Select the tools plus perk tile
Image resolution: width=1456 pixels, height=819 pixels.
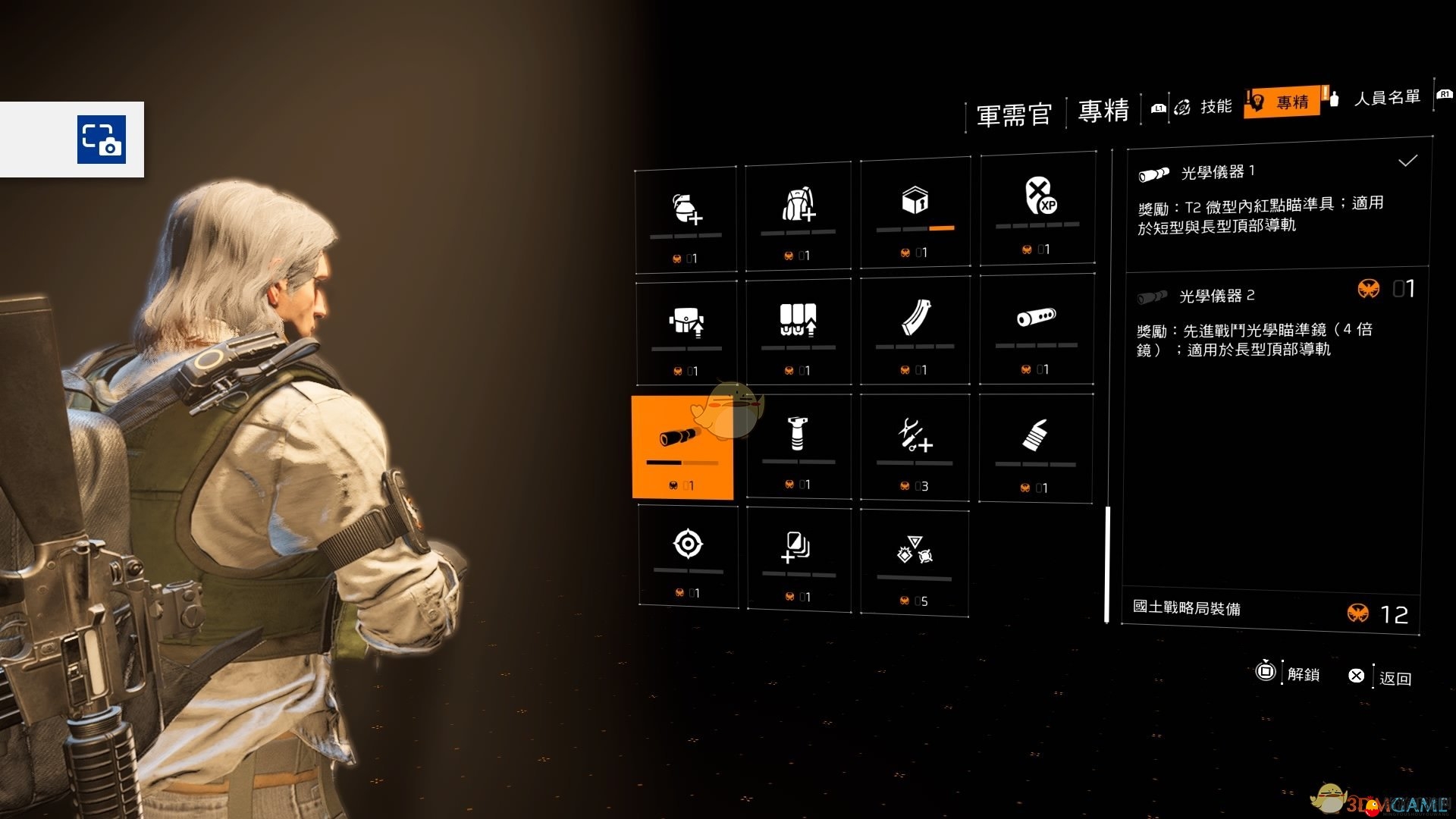click(x=915, y=447)
